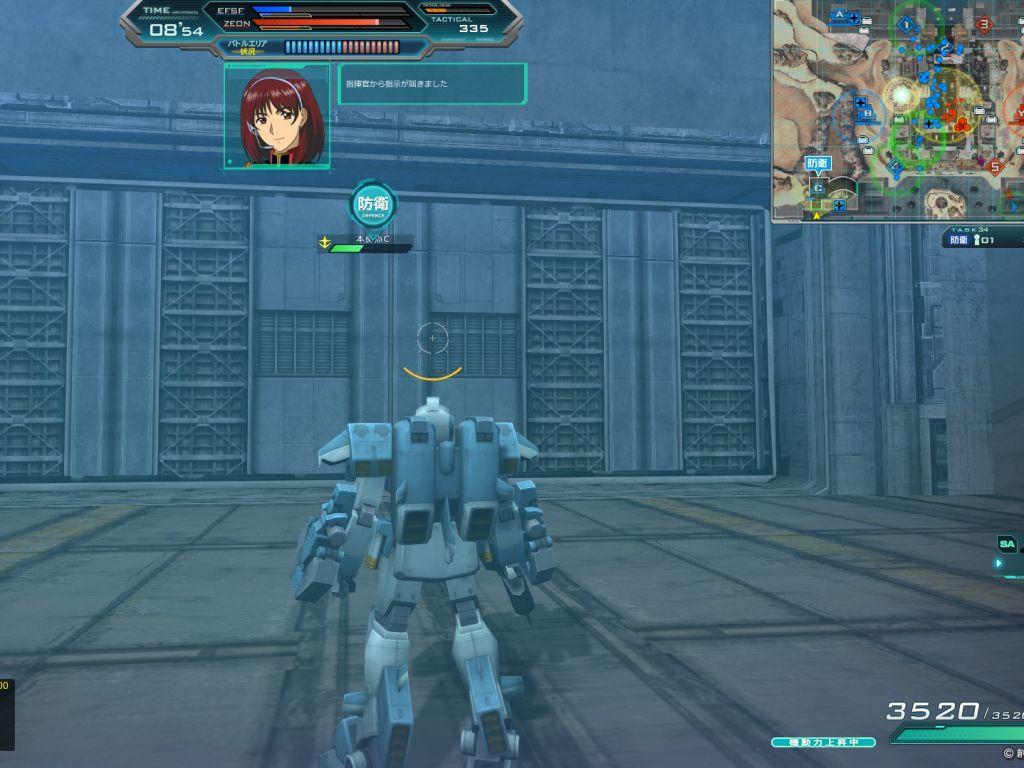Click base A marker on the minimap
Screen dimensions: 1024x768
click(x=840, y=16)
